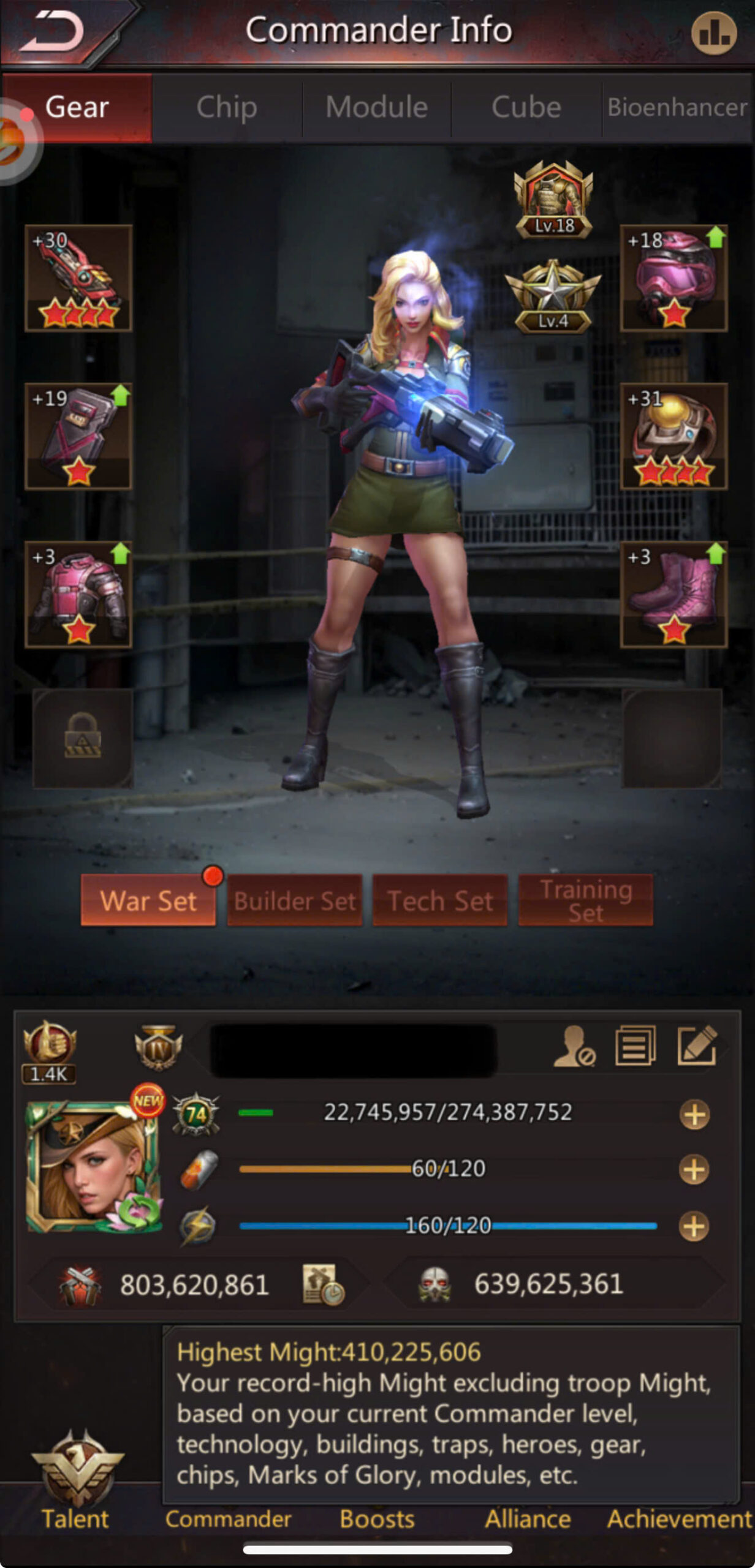Open the statistics chart icon

coord(714,34)
